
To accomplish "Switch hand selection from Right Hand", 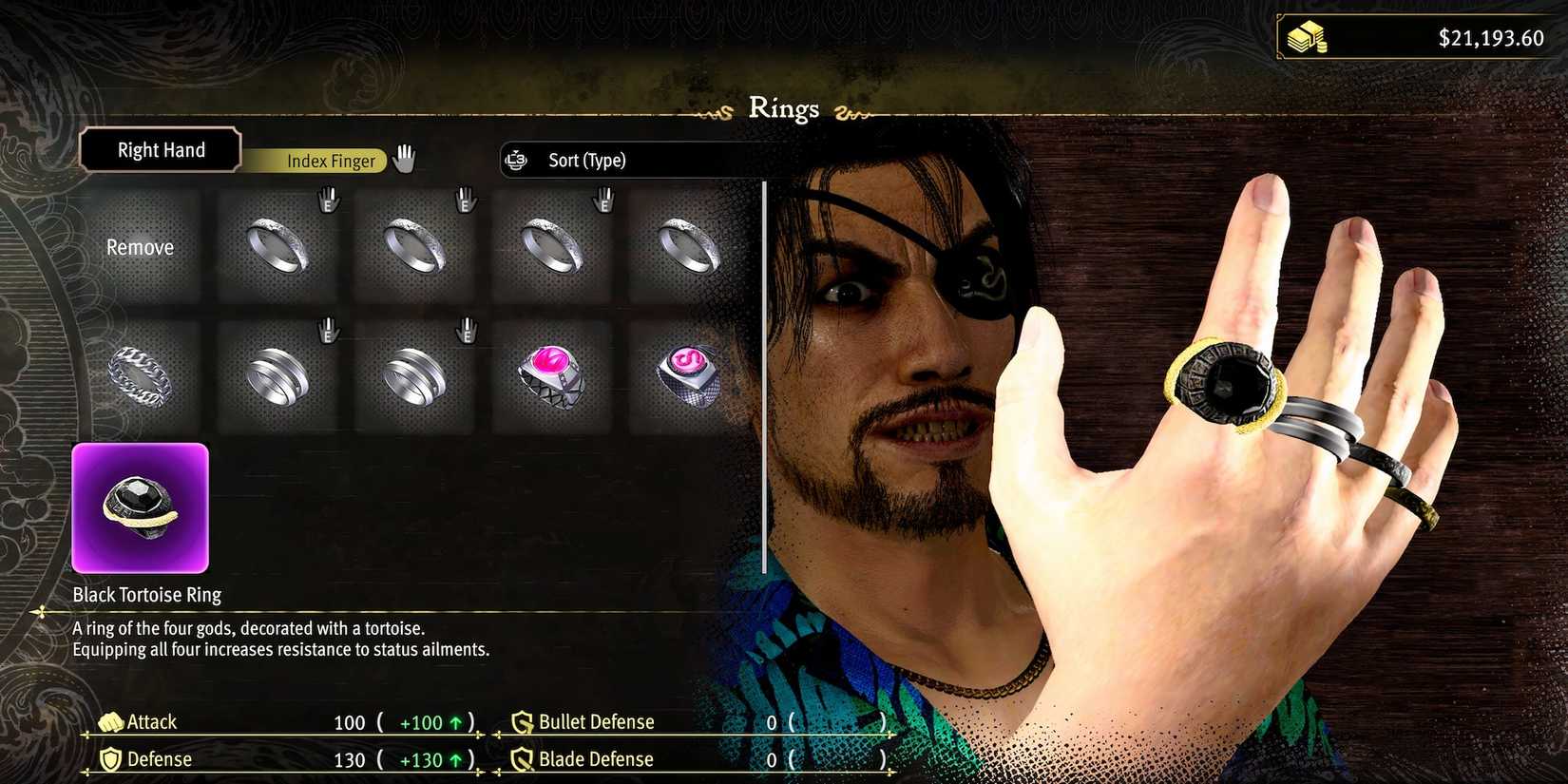I will pos(160,149).
